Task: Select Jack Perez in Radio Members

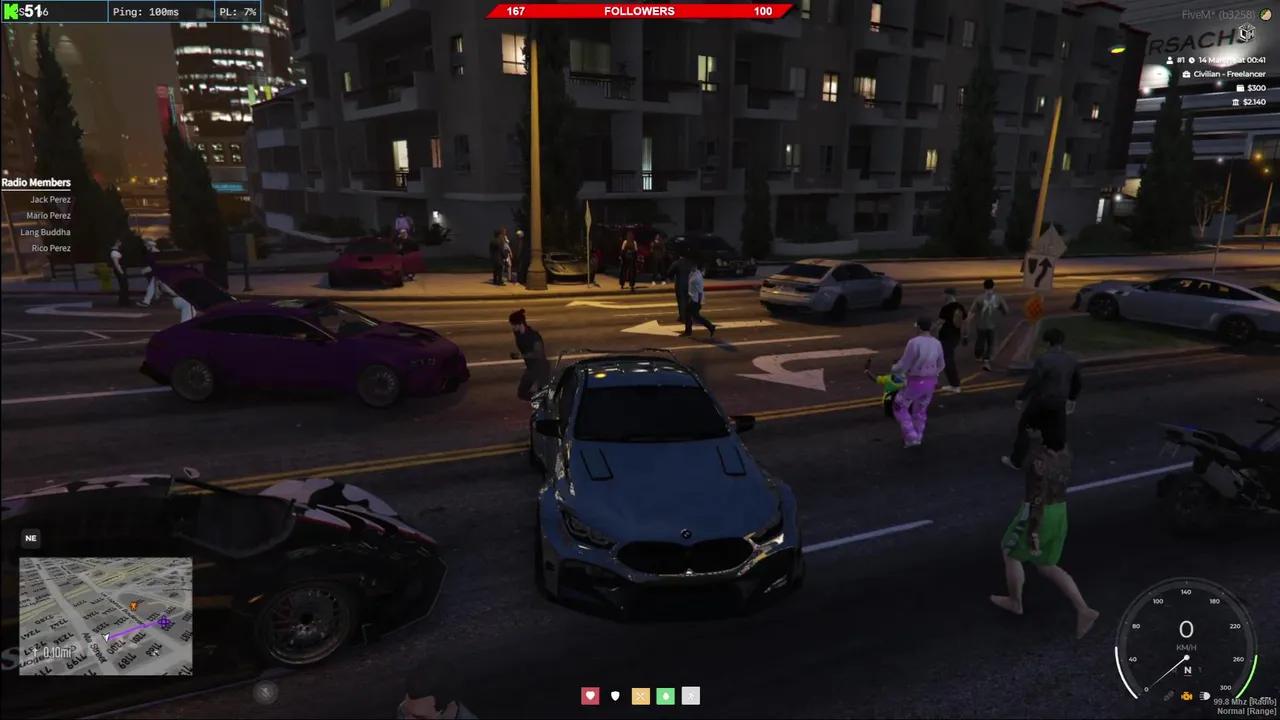Action: tap(50, 199)
